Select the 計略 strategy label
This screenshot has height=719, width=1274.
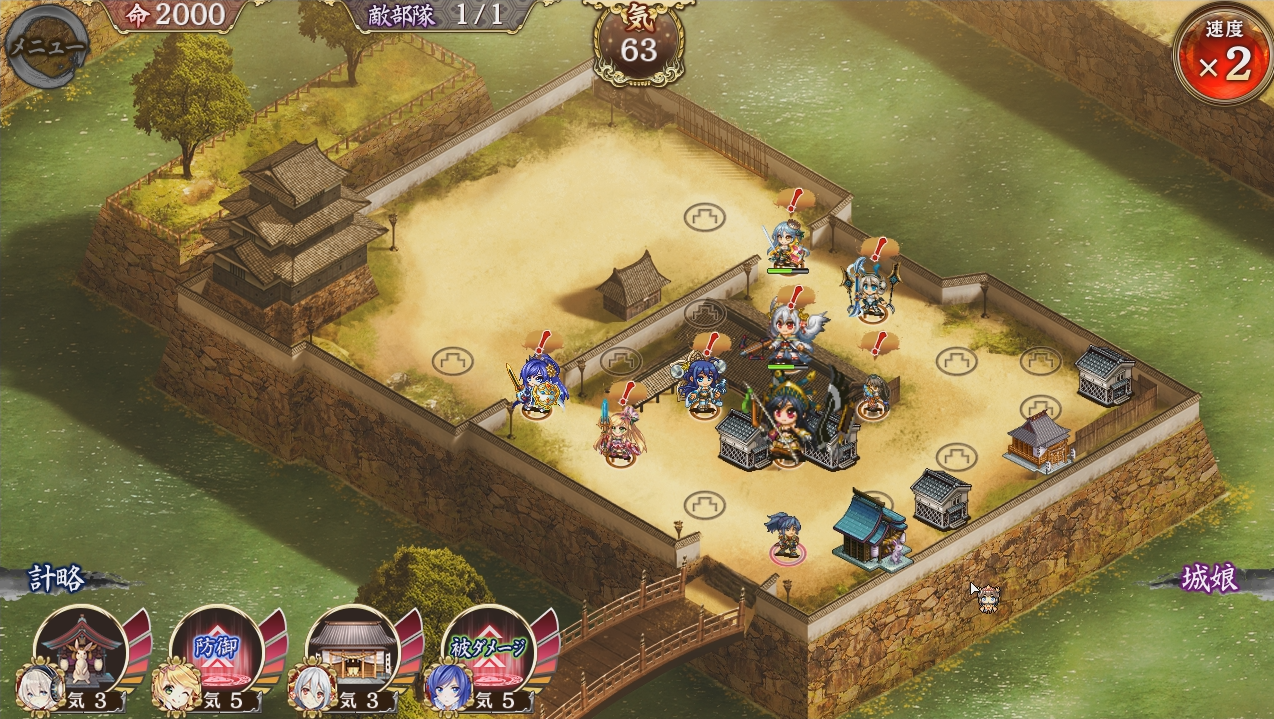(56, 579)
